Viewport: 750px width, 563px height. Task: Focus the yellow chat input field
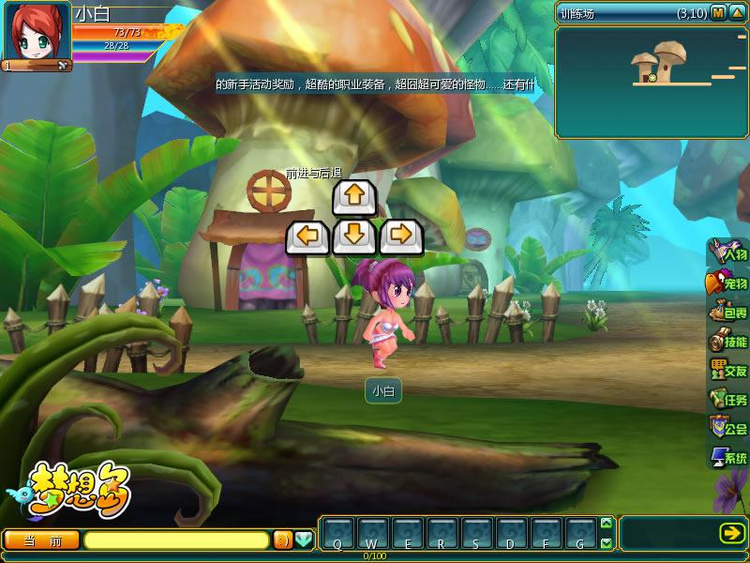[176, 540]
